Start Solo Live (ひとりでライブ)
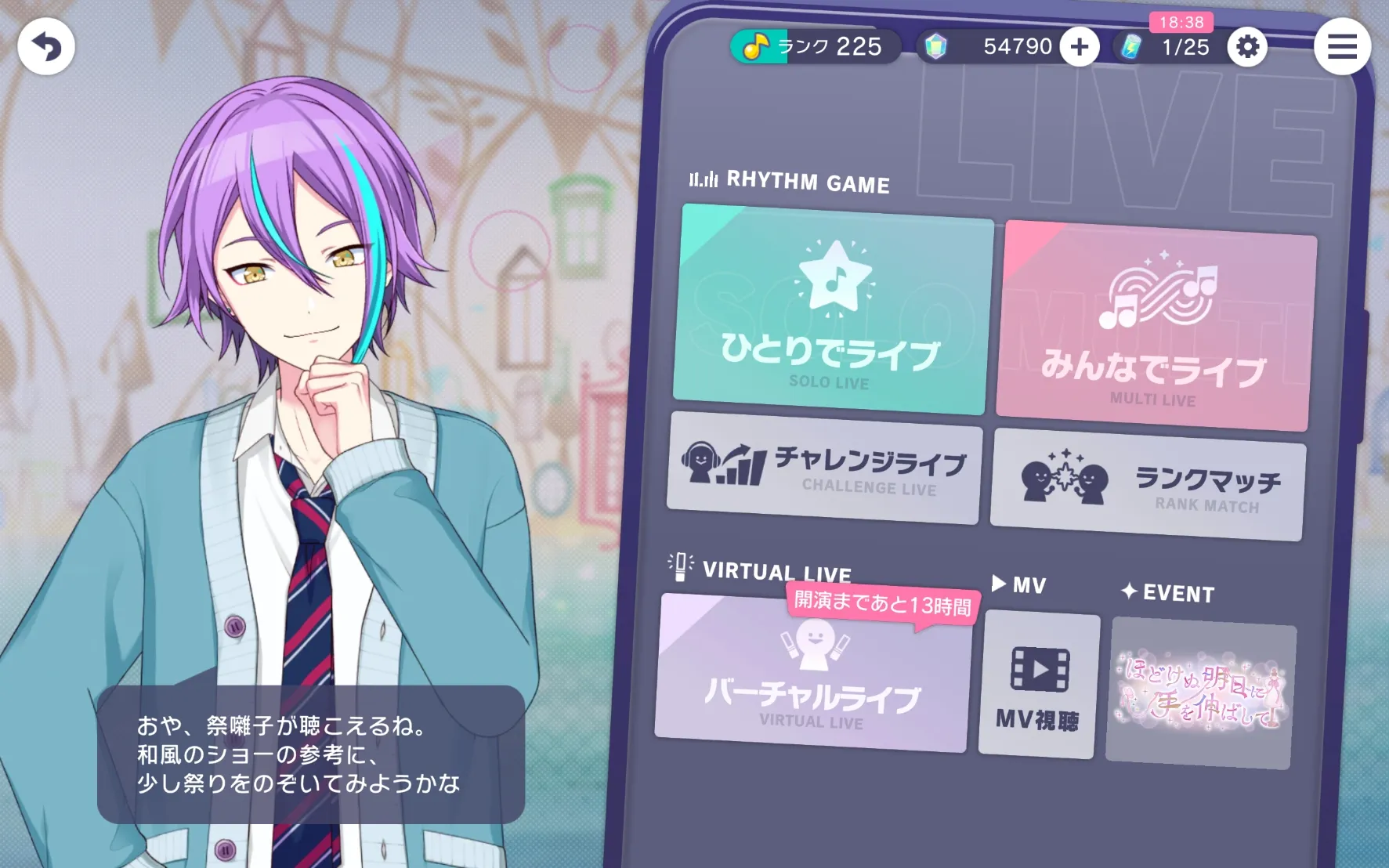 pos(832,309)
